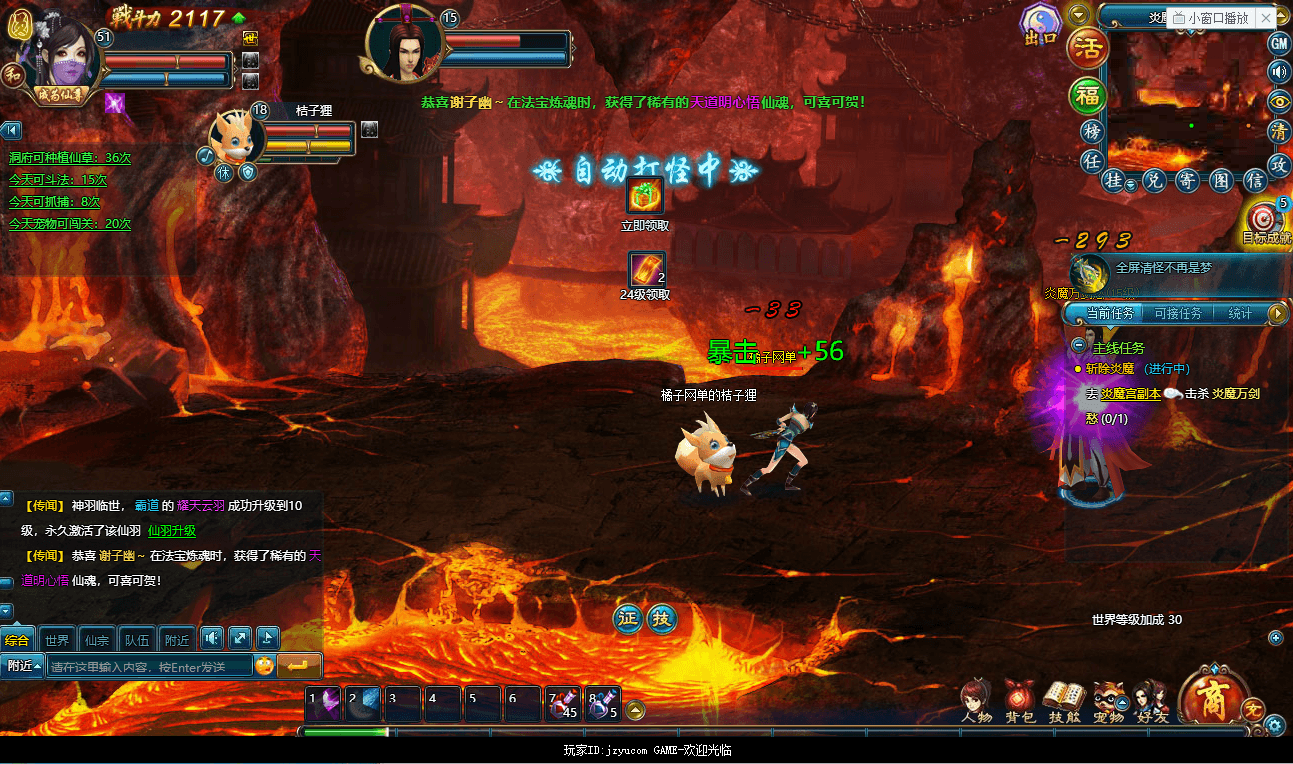Viewport: 1293px width, 764px height.
Task: Open the 人物 character panel
Action: coord(976,699)
